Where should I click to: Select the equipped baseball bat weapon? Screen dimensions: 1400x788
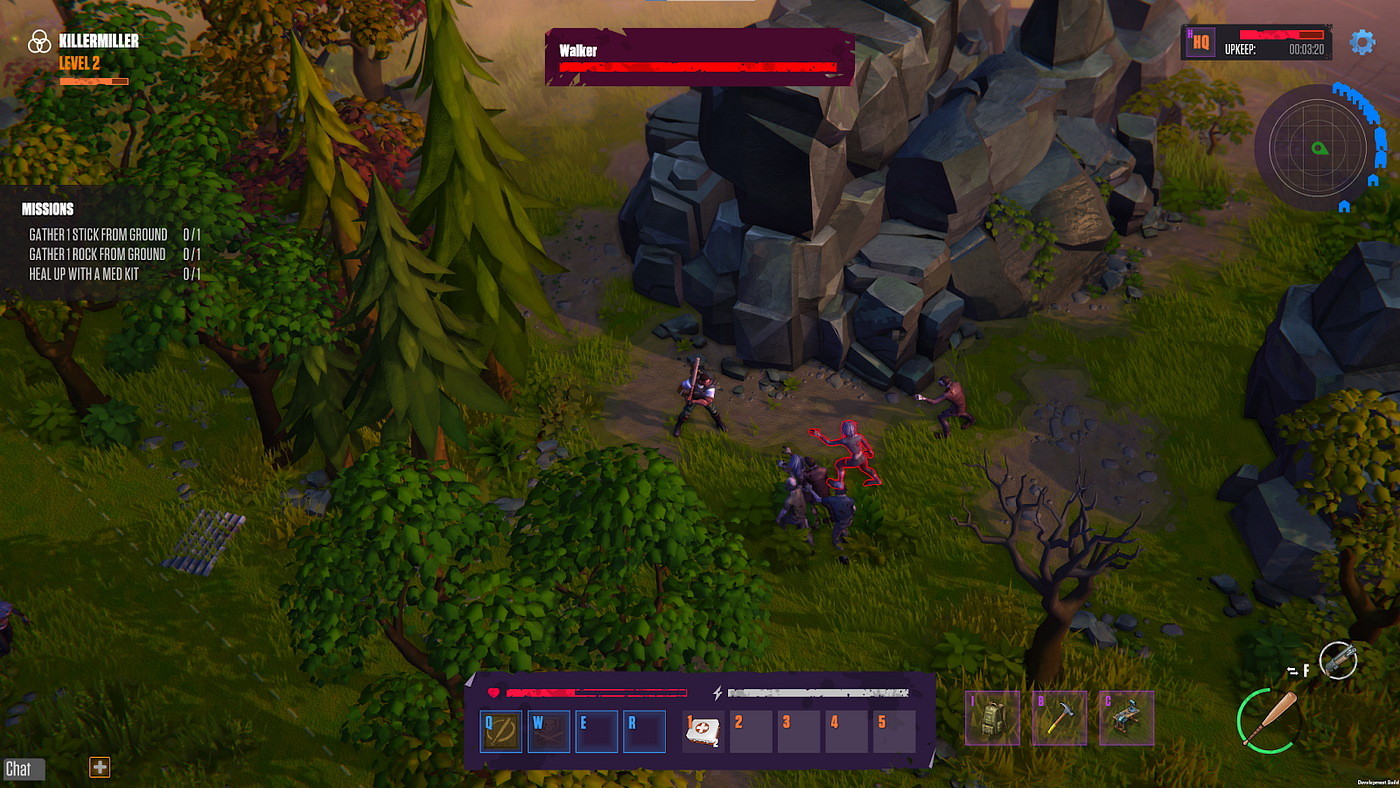[1269, 719]
